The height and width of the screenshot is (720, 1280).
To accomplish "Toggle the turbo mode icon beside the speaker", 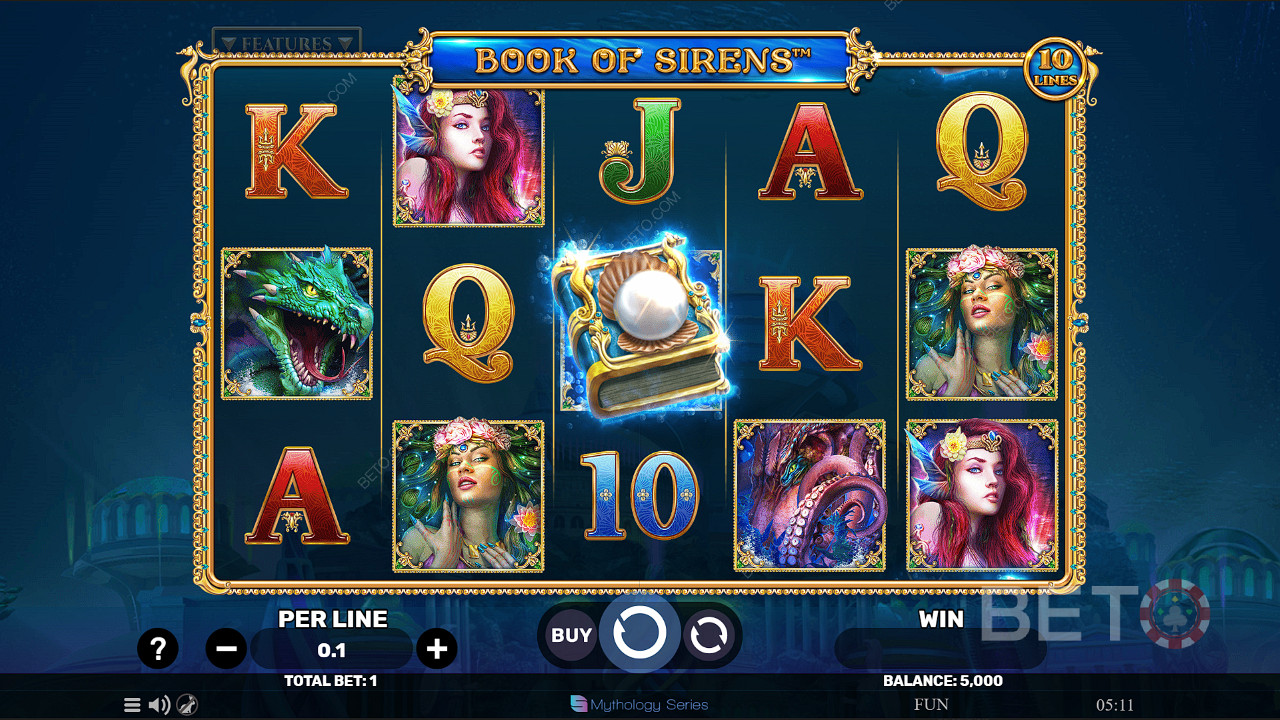I will tap(187, 705).
